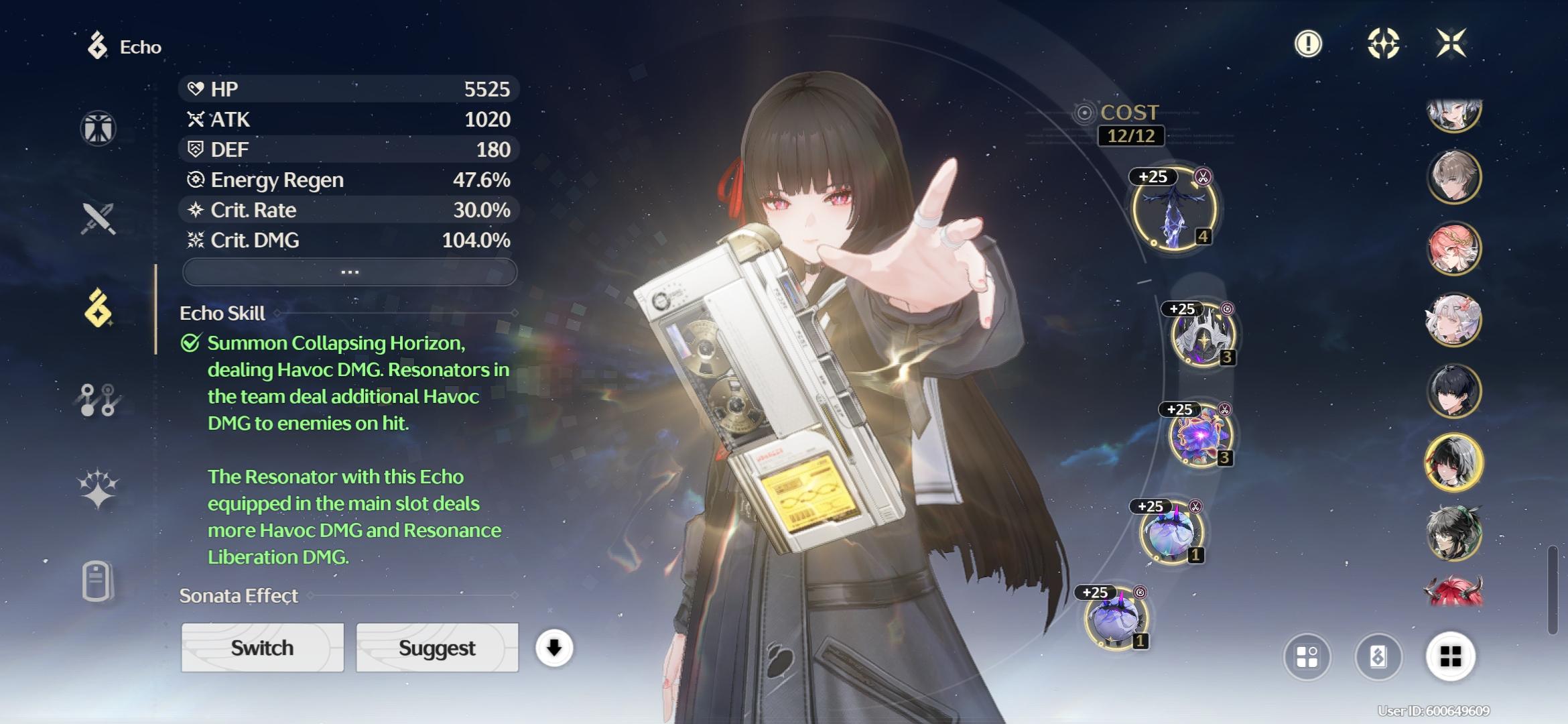Choose the white-haired resonator with pink flower
The image size is (1568, 724).
tap(1453, 320)
